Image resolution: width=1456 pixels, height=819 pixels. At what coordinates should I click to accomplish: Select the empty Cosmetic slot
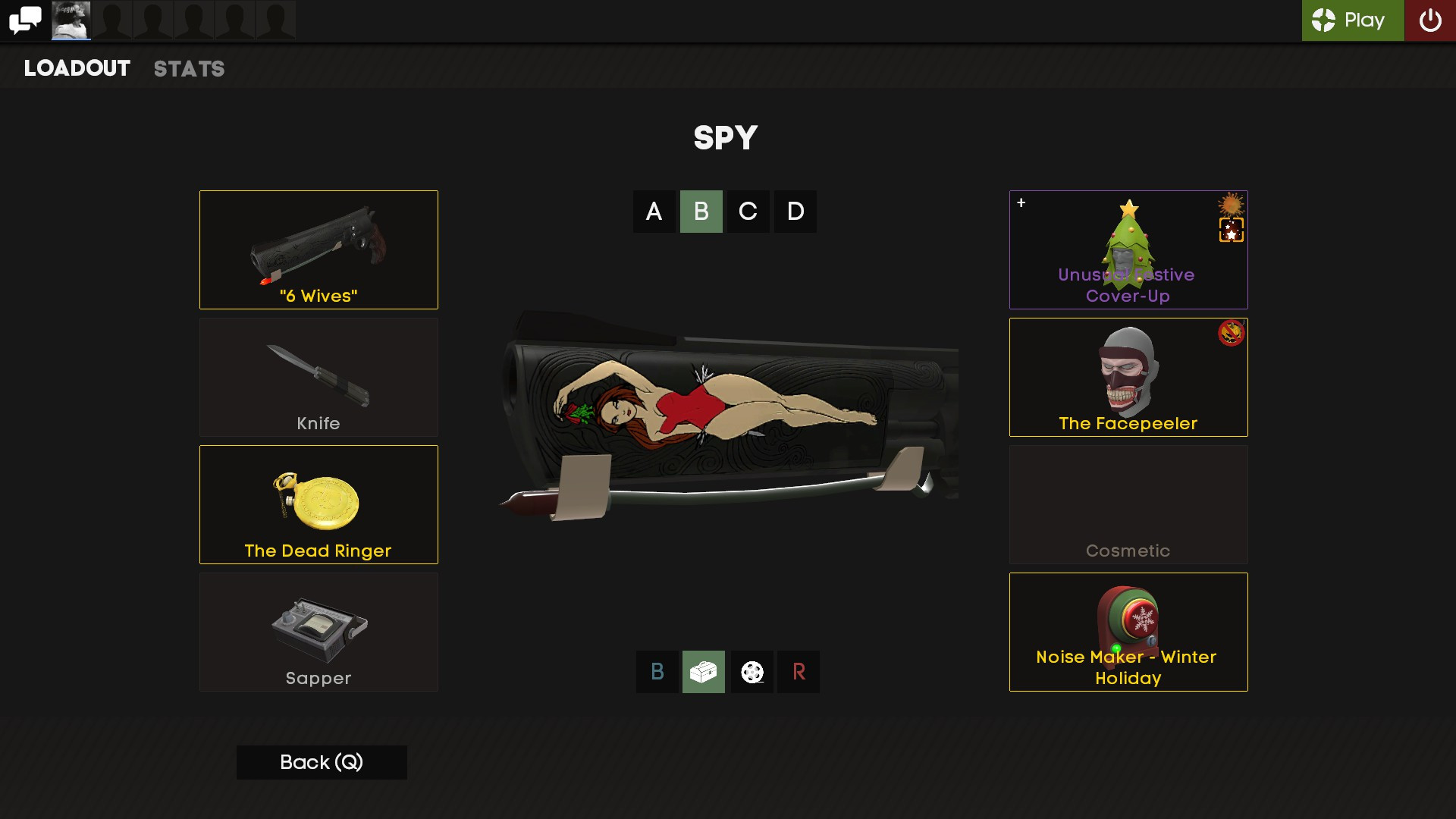pyautogui.click(x=1128, y=504)
